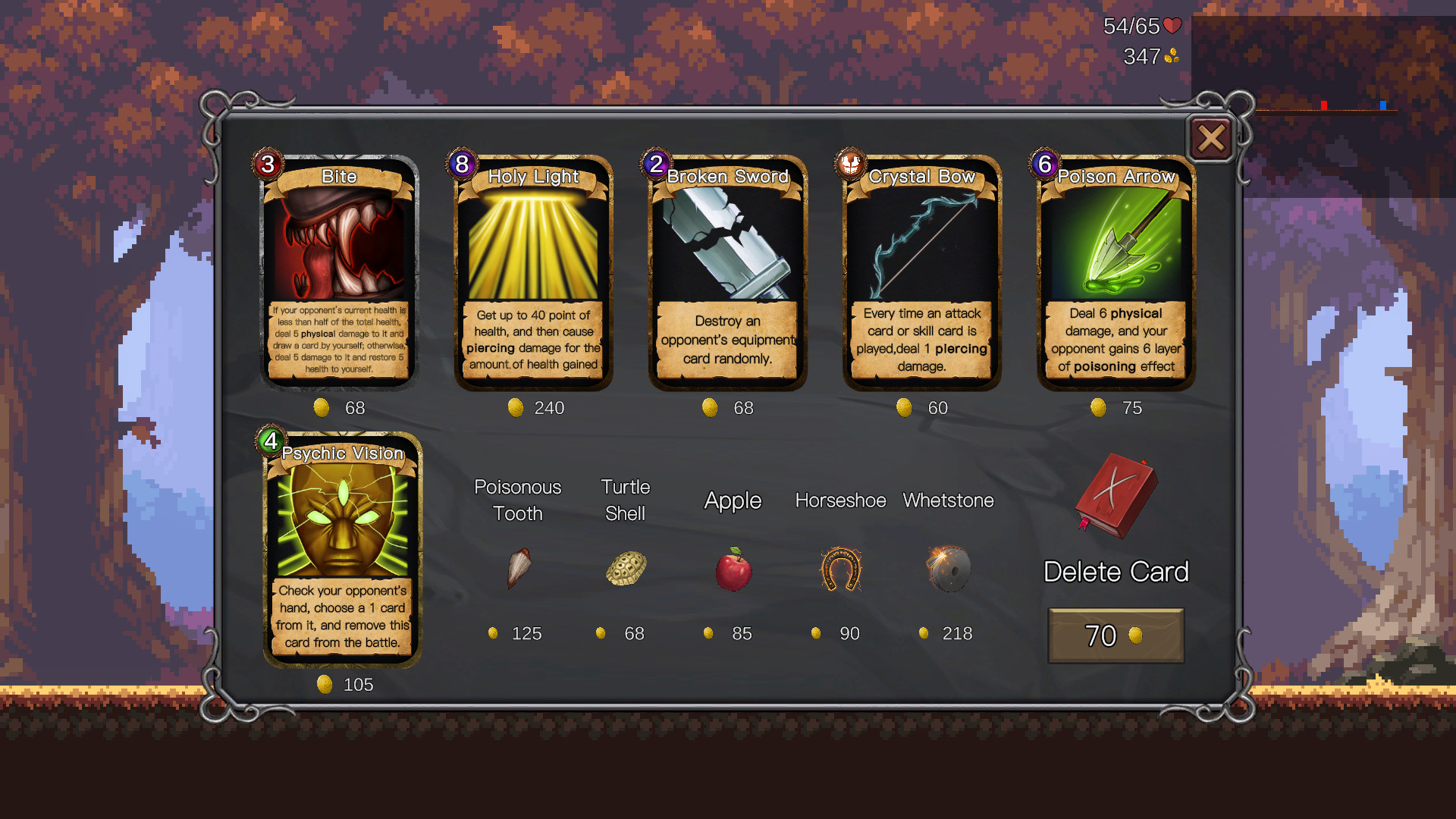Screen dimensions: 1456x819
Task: Click the Horseshoe item
Action: [839, 570]
